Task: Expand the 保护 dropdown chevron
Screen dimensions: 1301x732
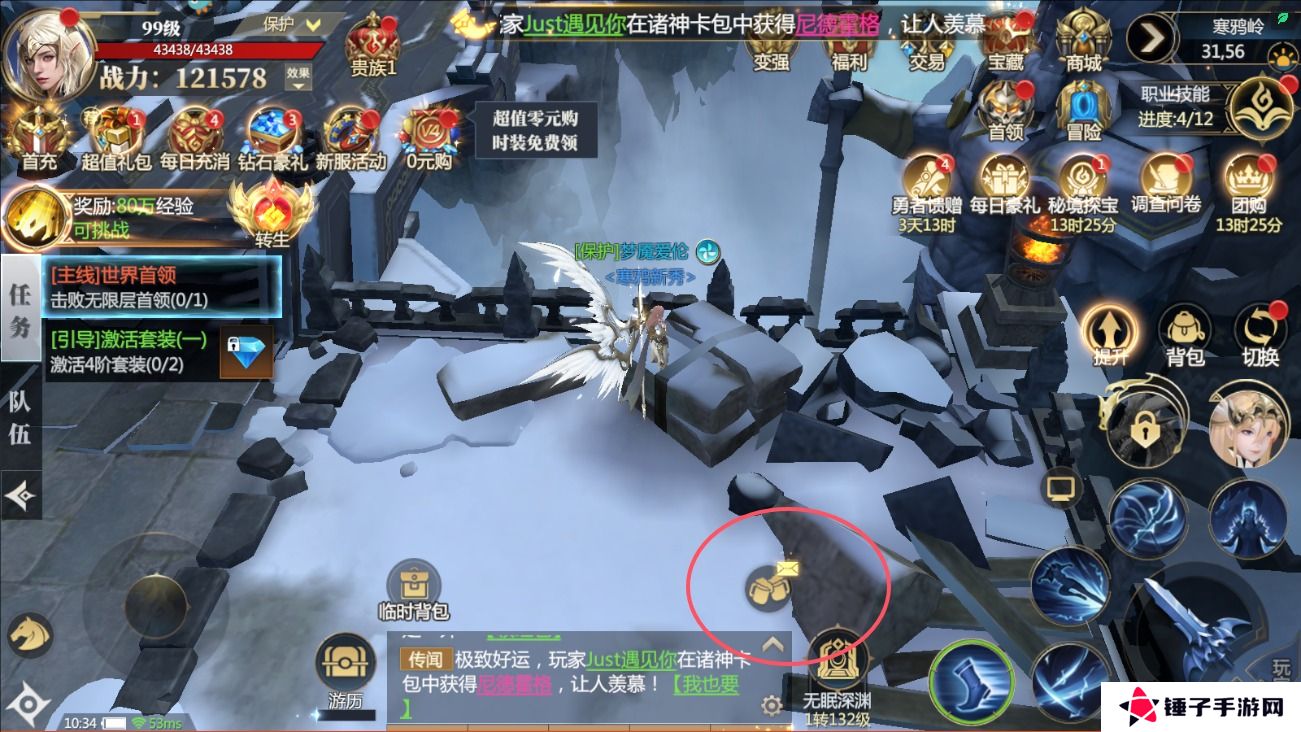Action: [312, 26]
